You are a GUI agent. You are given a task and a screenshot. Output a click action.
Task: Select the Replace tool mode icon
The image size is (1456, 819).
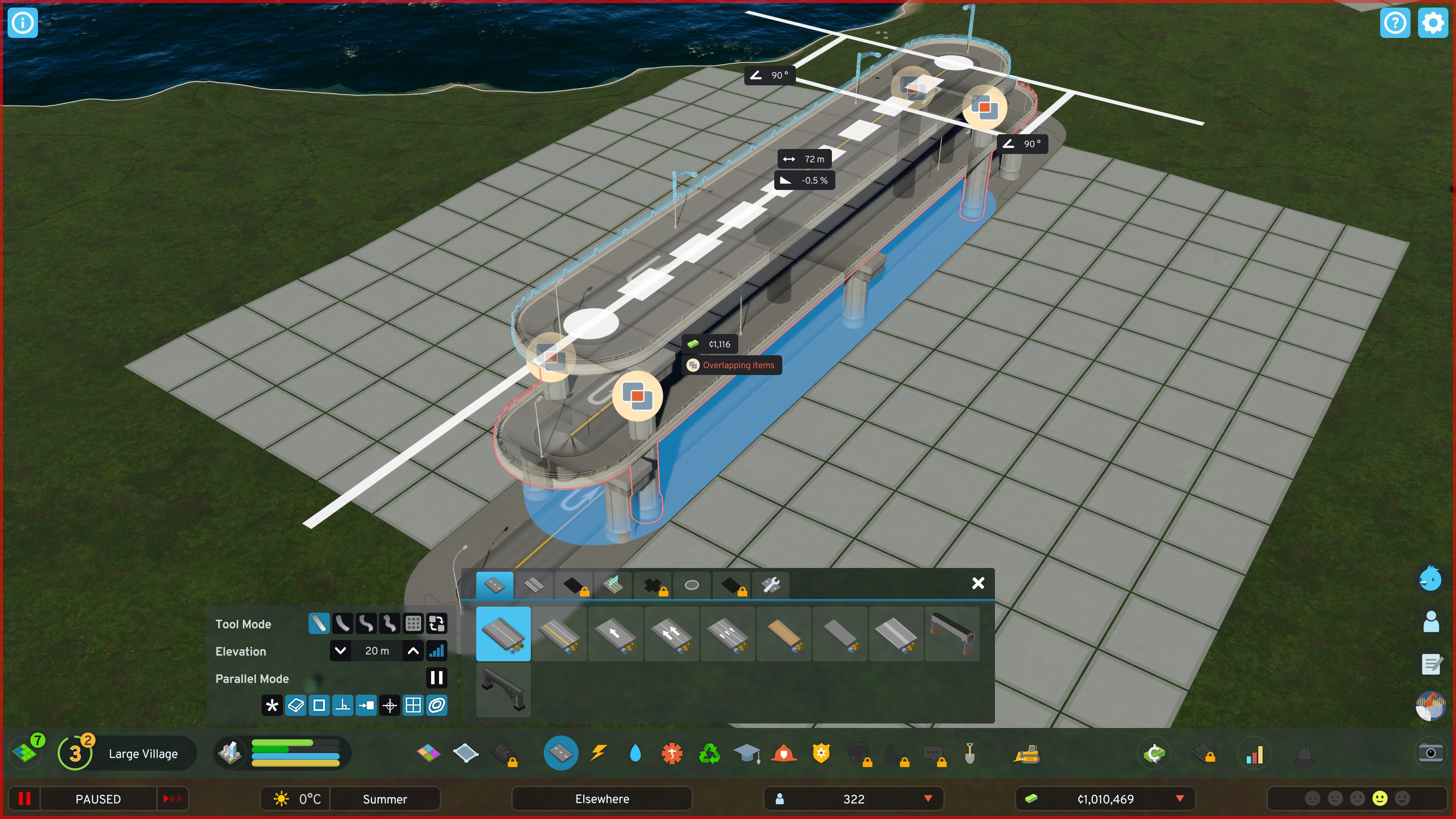436,623
